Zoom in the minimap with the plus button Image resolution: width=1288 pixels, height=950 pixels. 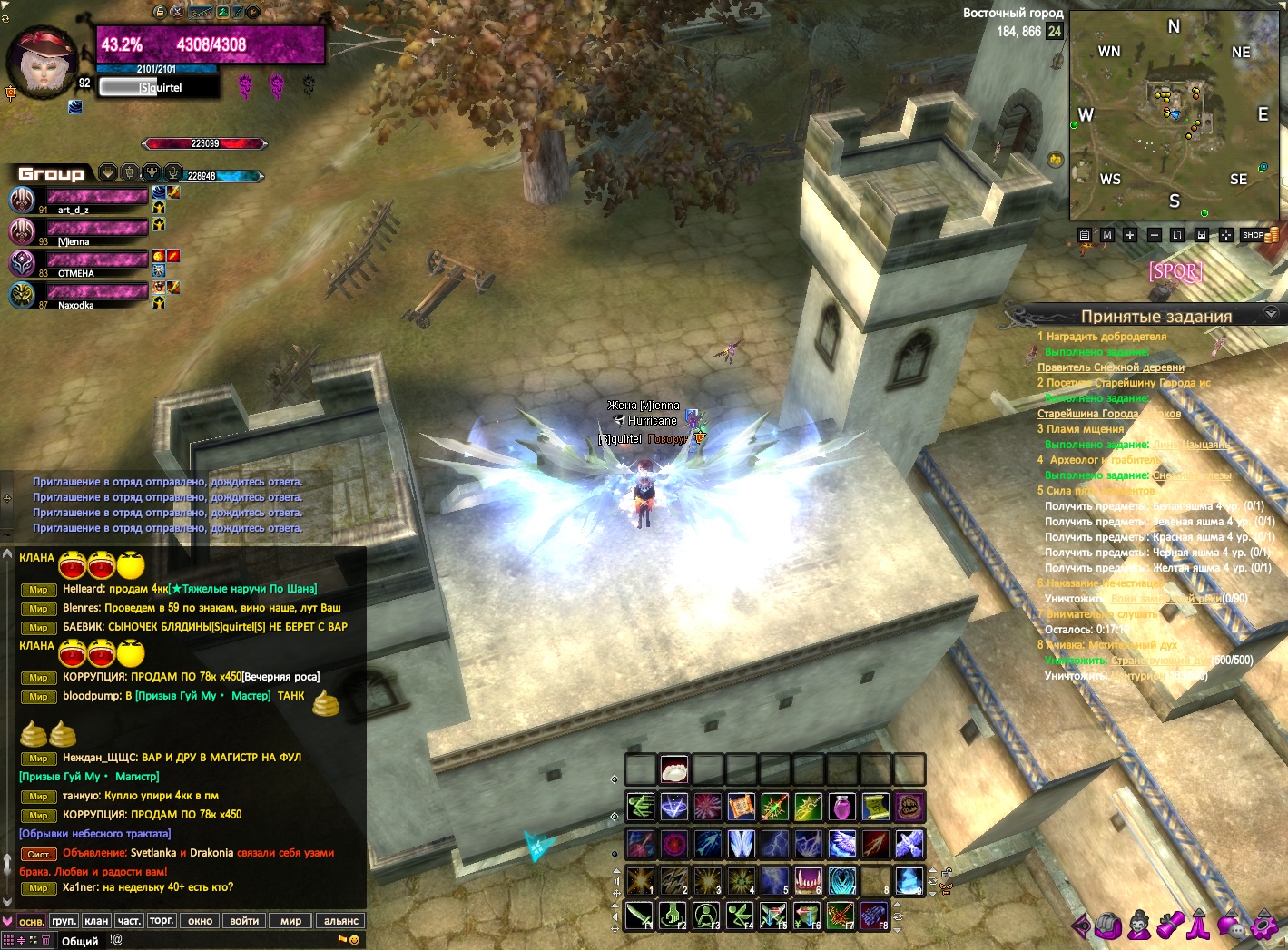point(1130,235)
